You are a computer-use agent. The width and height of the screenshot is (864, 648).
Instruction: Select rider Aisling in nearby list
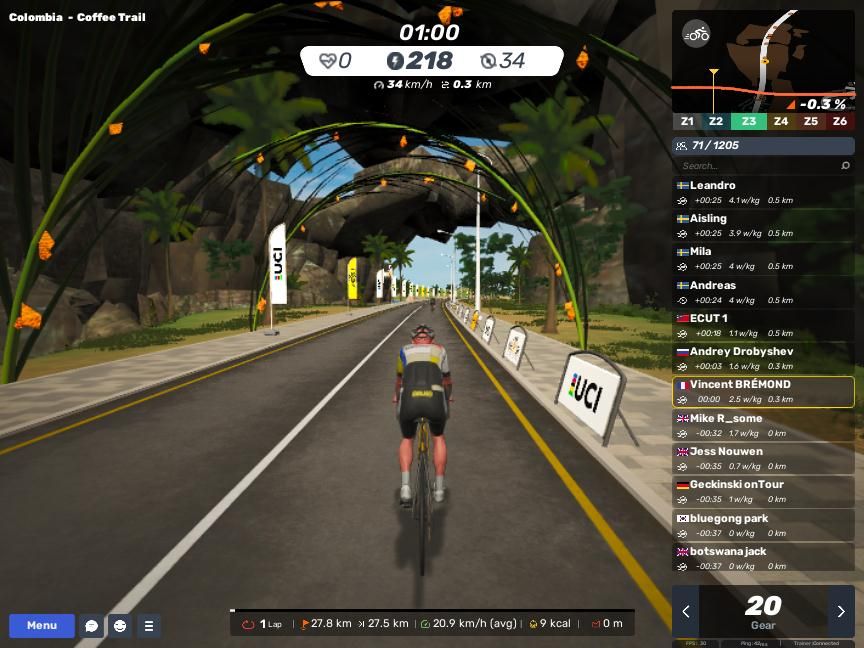763,225
